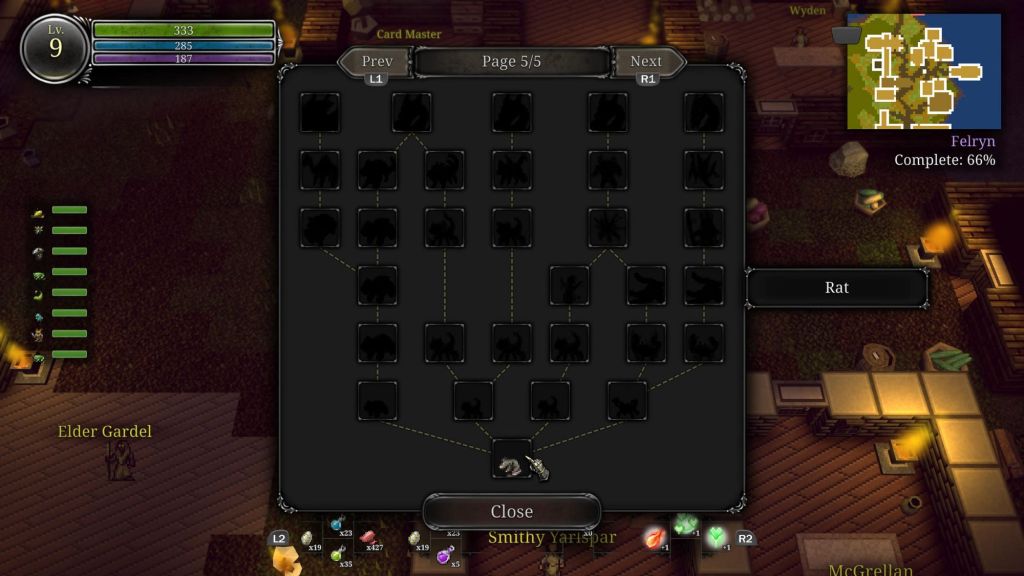Use the blue potion with x23 count

(x=338, y=524)
